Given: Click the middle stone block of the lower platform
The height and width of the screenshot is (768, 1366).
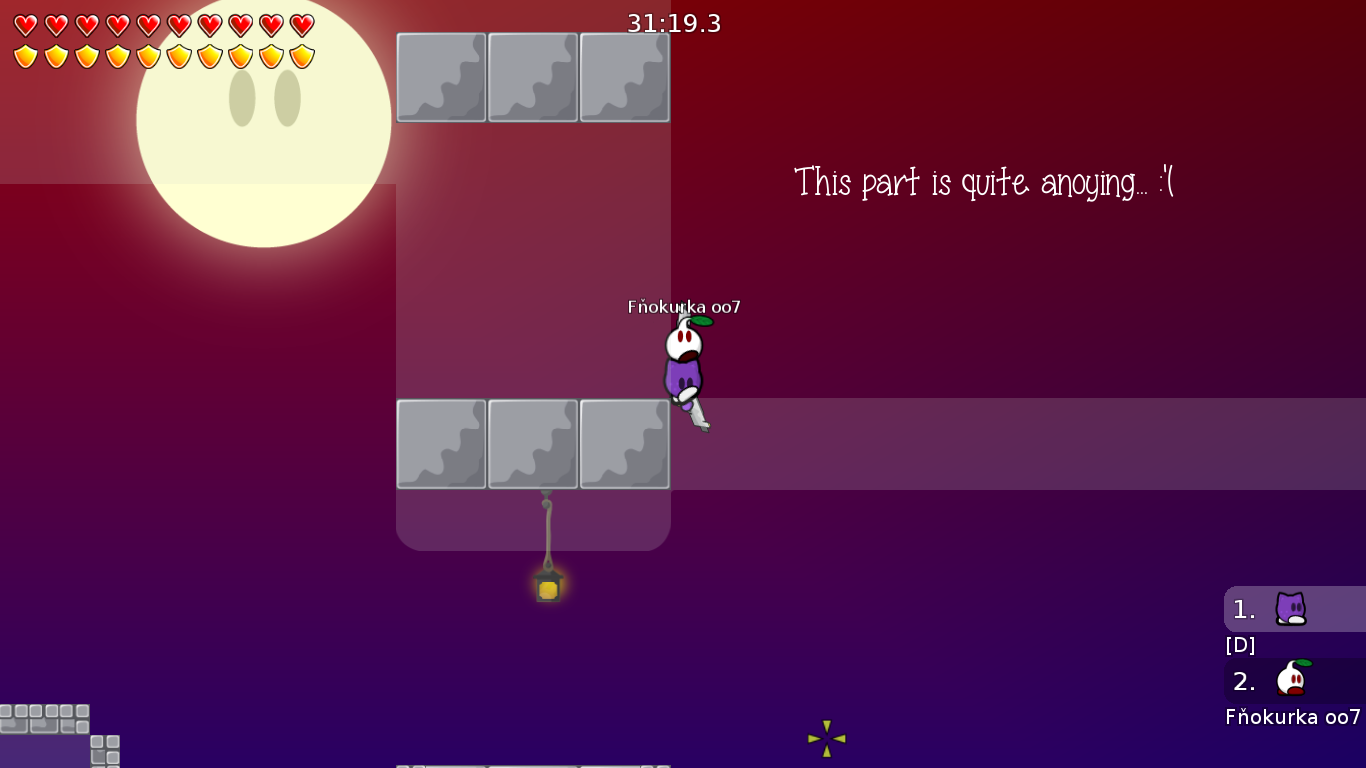Looking at the screenshot, I should [x=533, y=443].
